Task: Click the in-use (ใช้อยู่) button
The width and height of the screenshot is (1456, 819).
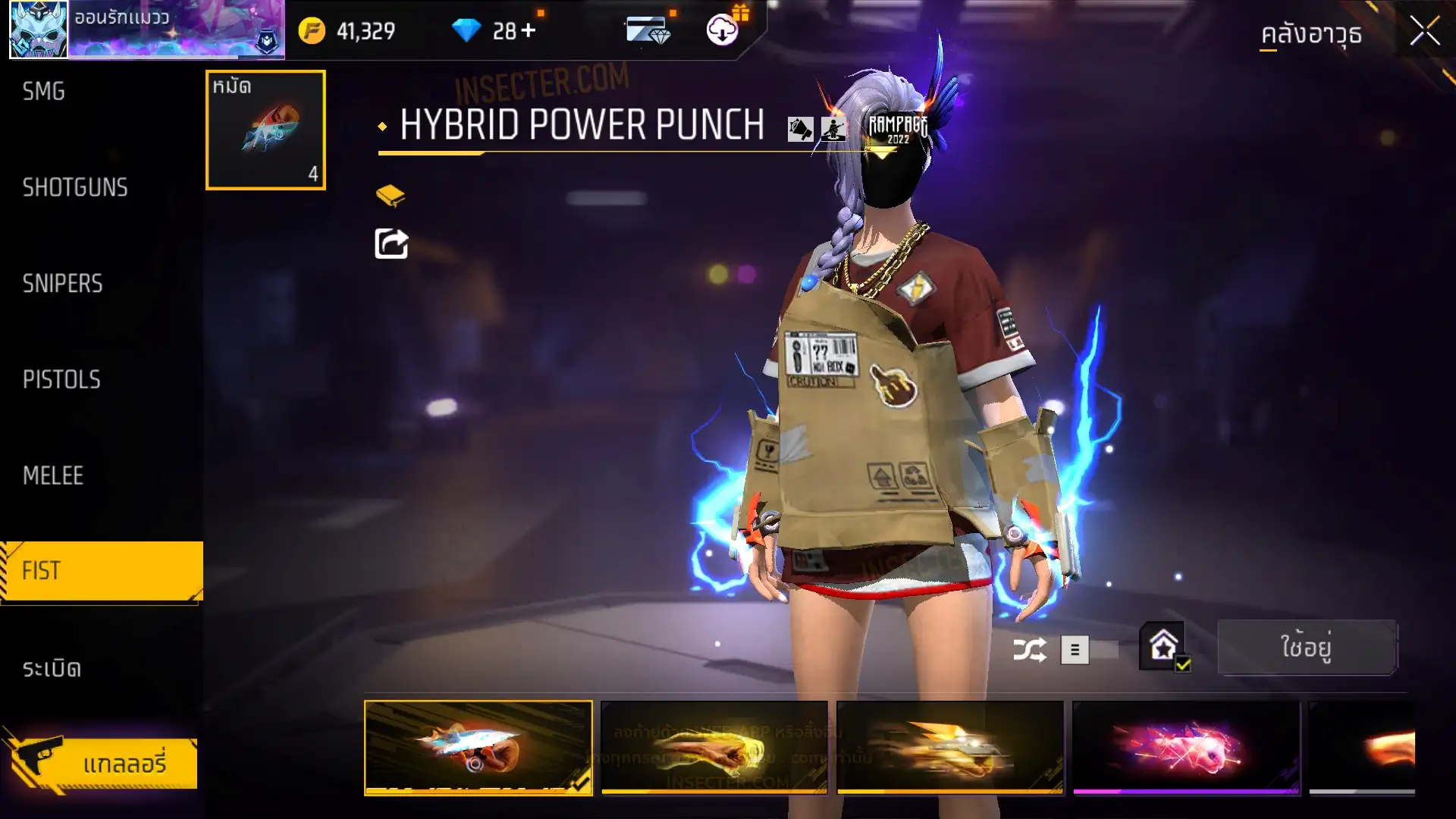Action: pyautogui.click(x=1307, y=648)
